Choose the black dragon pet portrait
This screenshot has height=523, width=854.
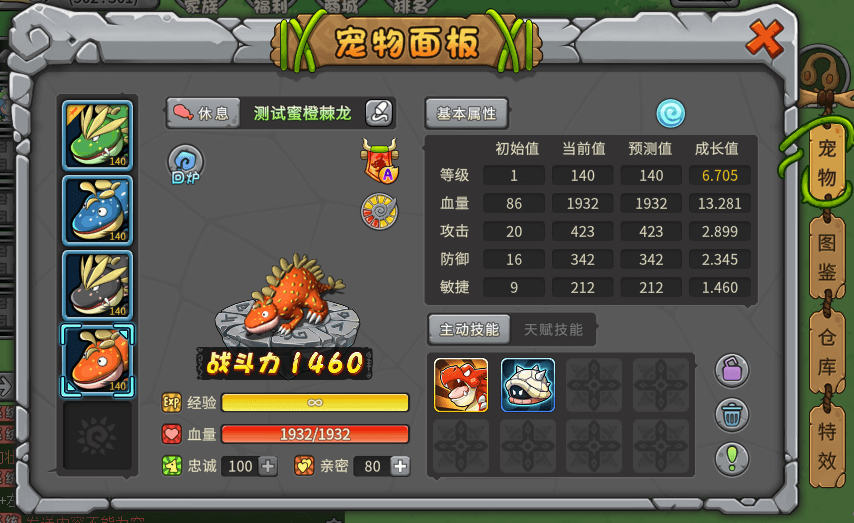pos(97,284)
